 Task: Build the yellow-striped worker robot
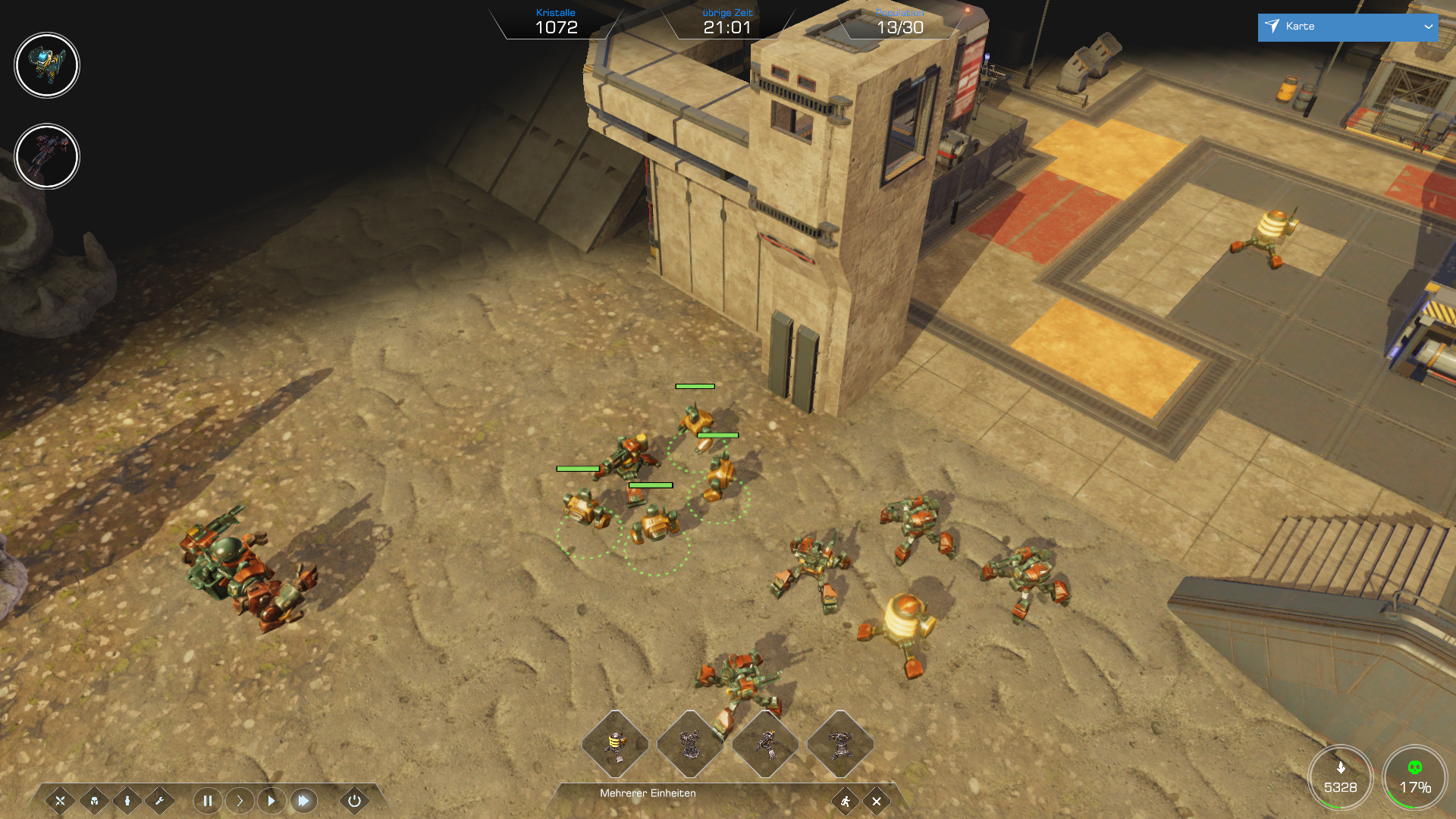(615, 745)
